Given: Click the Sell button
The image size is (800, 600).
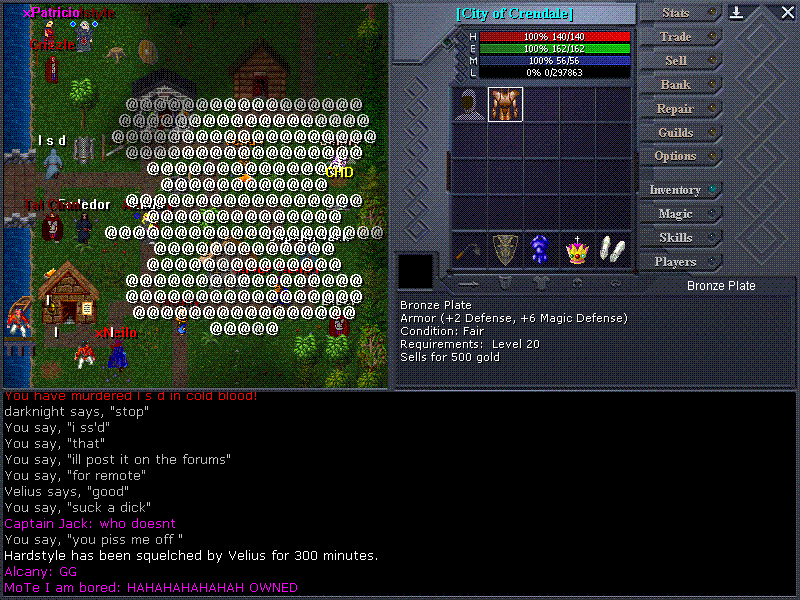Looking at the screenshot, I should [x=676, y=61].
